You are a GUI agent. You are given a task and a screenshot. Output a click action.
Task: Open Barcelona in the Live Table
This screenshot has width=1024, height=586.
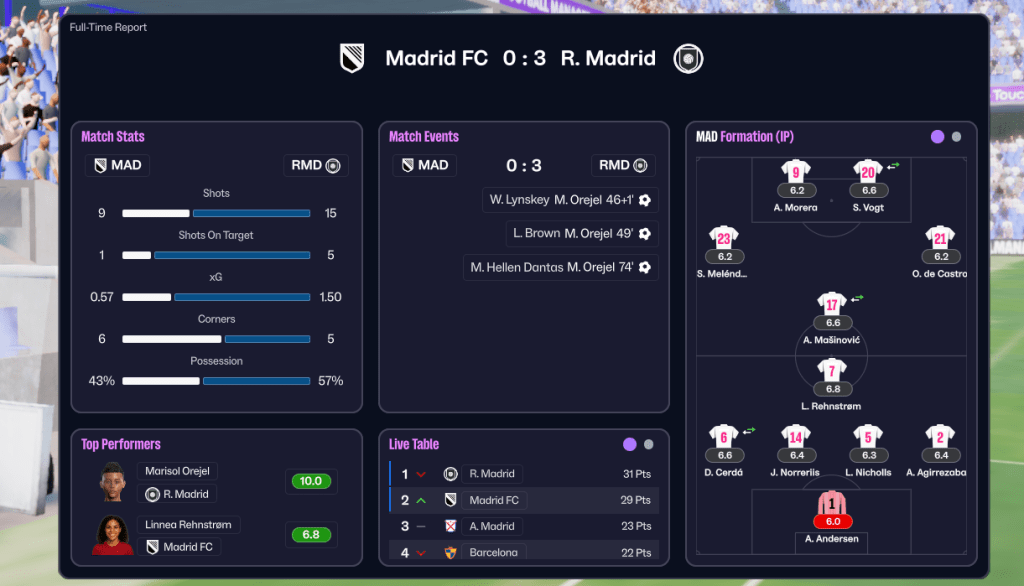[x=523, y=552]
